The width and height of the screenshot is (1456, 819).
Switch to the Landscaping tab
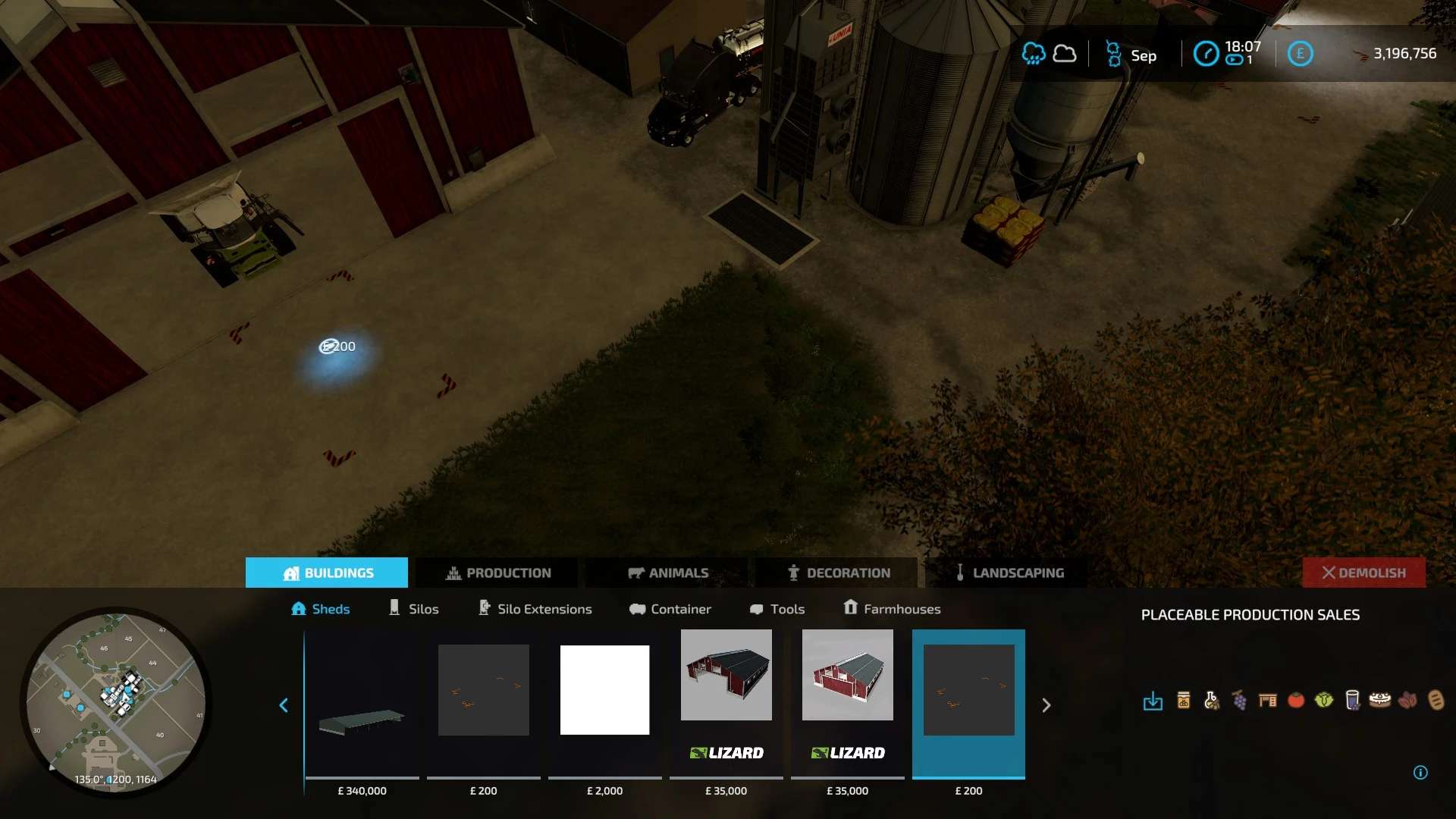point(1009,573)
